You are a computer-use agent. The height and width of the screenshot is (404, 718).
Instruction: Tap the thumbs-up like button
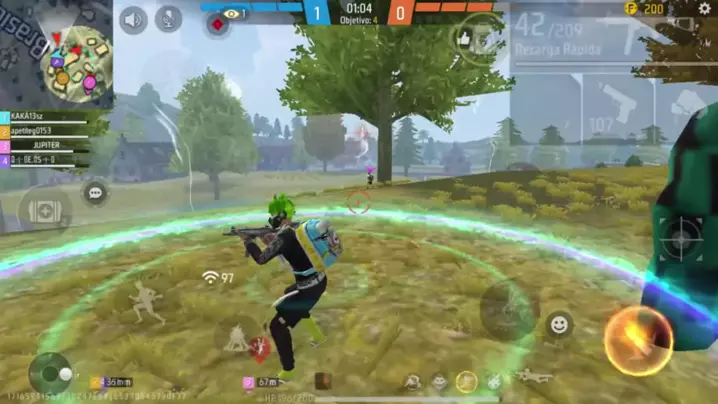pyautogui.click(x=464, y=38)
